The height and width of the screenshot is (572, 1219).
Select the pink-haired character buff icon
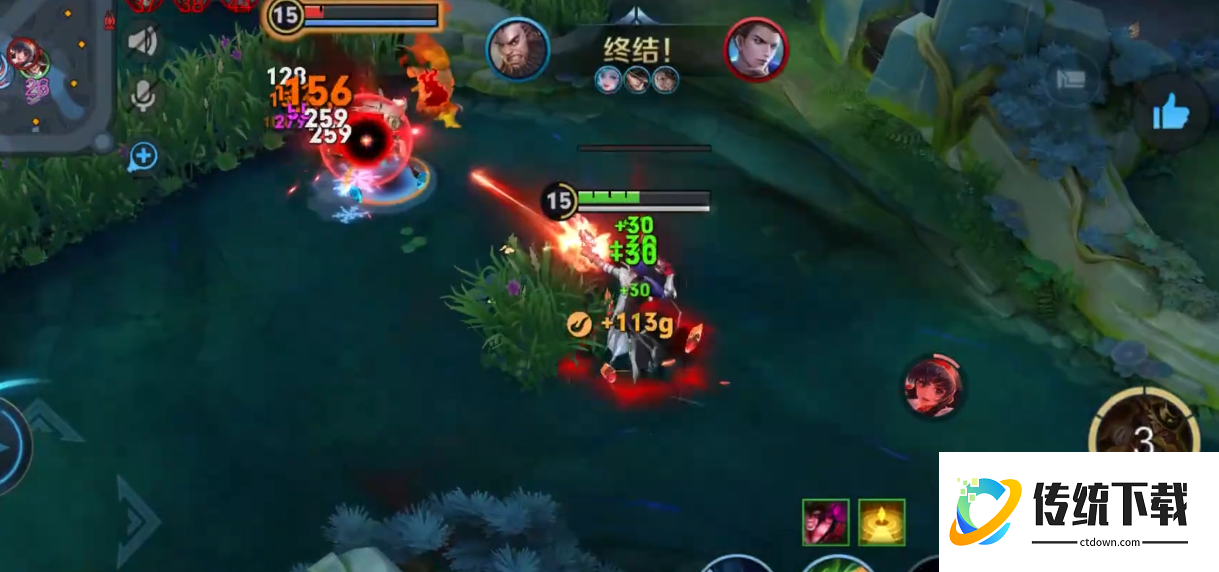[825, 522]
